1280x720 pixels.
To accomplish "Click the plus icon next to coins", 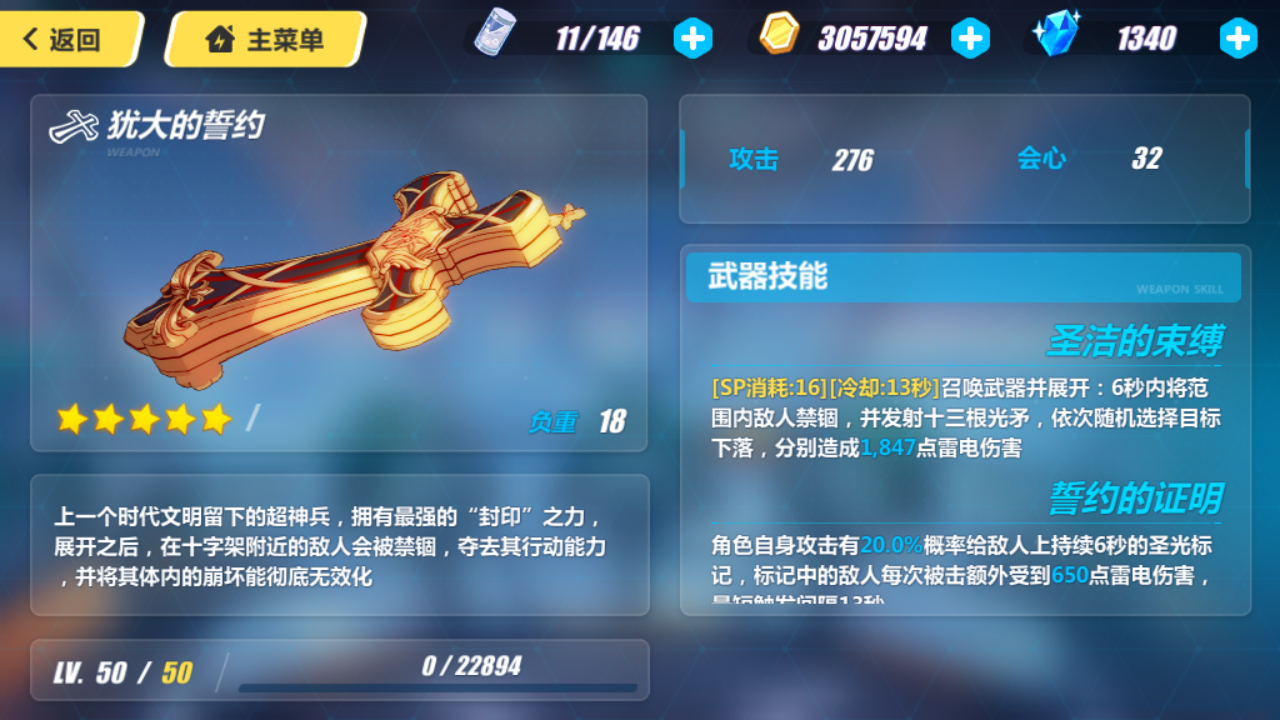I will tap(970, 38).
